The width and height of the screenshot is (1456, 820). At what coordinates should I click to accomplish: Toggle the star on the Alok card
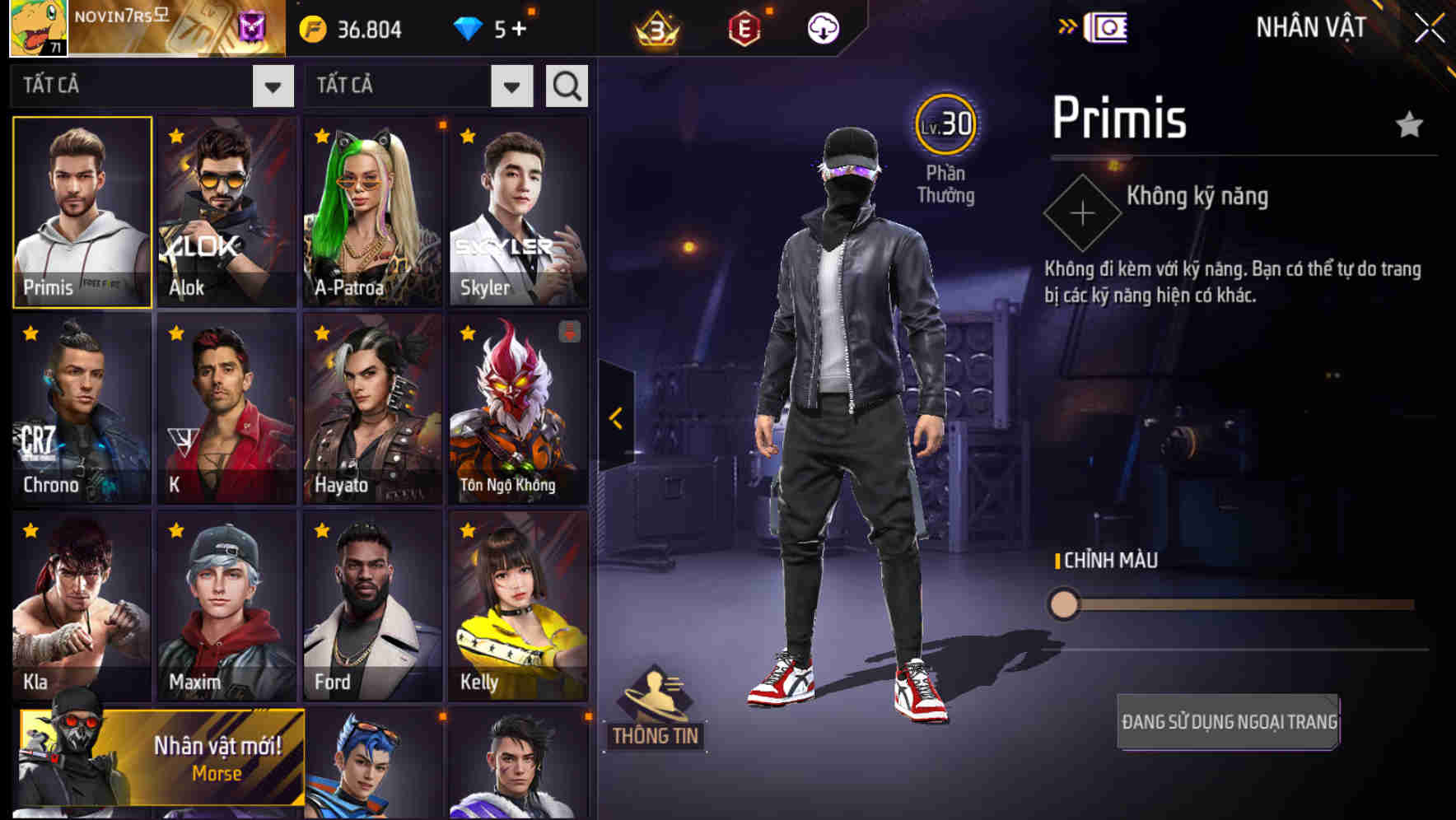tap(174, 136)
